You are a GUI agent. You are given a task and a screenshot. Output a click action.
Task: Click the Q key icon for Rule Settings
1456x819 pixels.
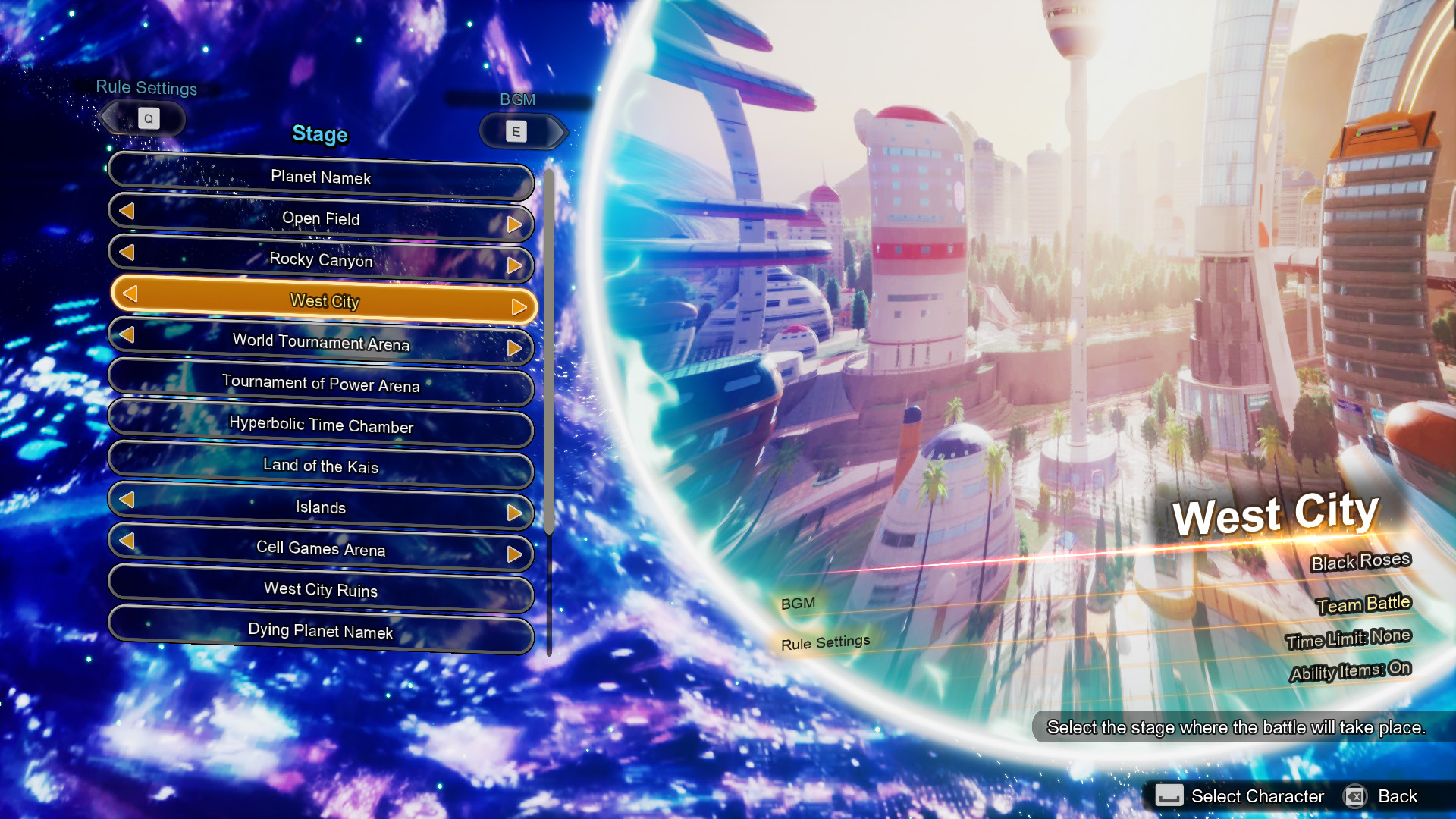click(x=149, y=118)
